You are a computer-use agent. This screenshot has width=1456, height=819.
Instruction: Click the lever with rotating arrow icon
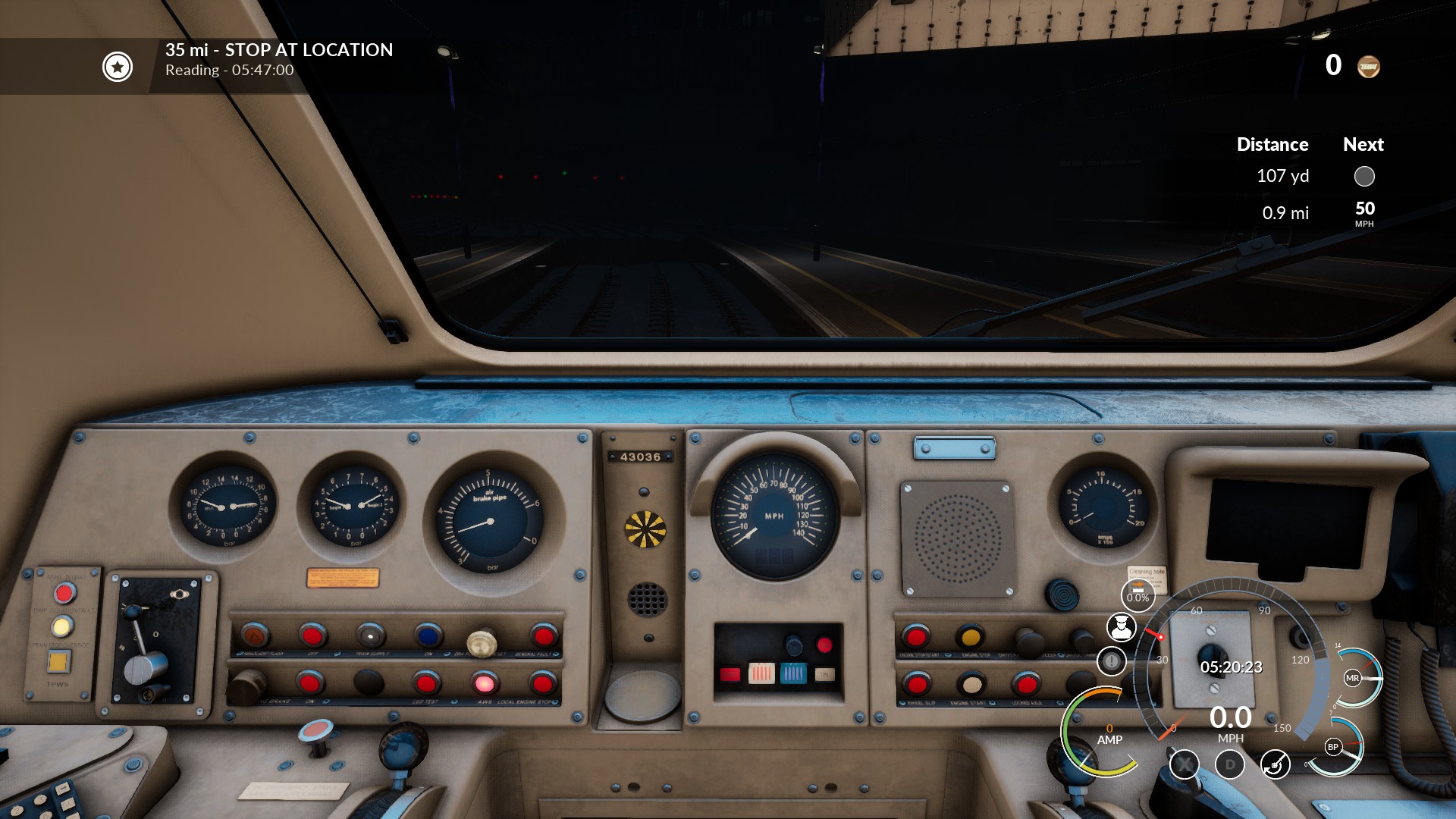tap(1276, 764)
